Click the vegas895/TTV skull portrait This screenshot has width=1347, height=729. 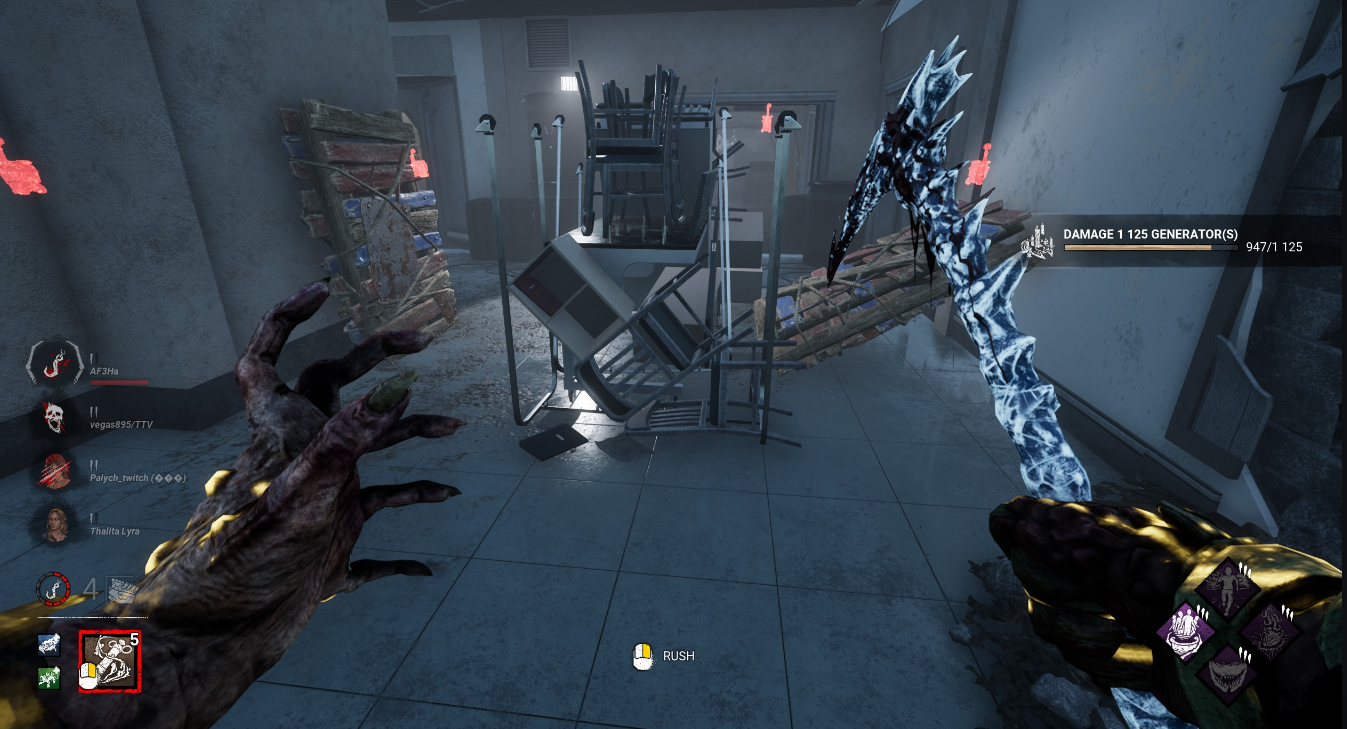[x=56, y=417]
